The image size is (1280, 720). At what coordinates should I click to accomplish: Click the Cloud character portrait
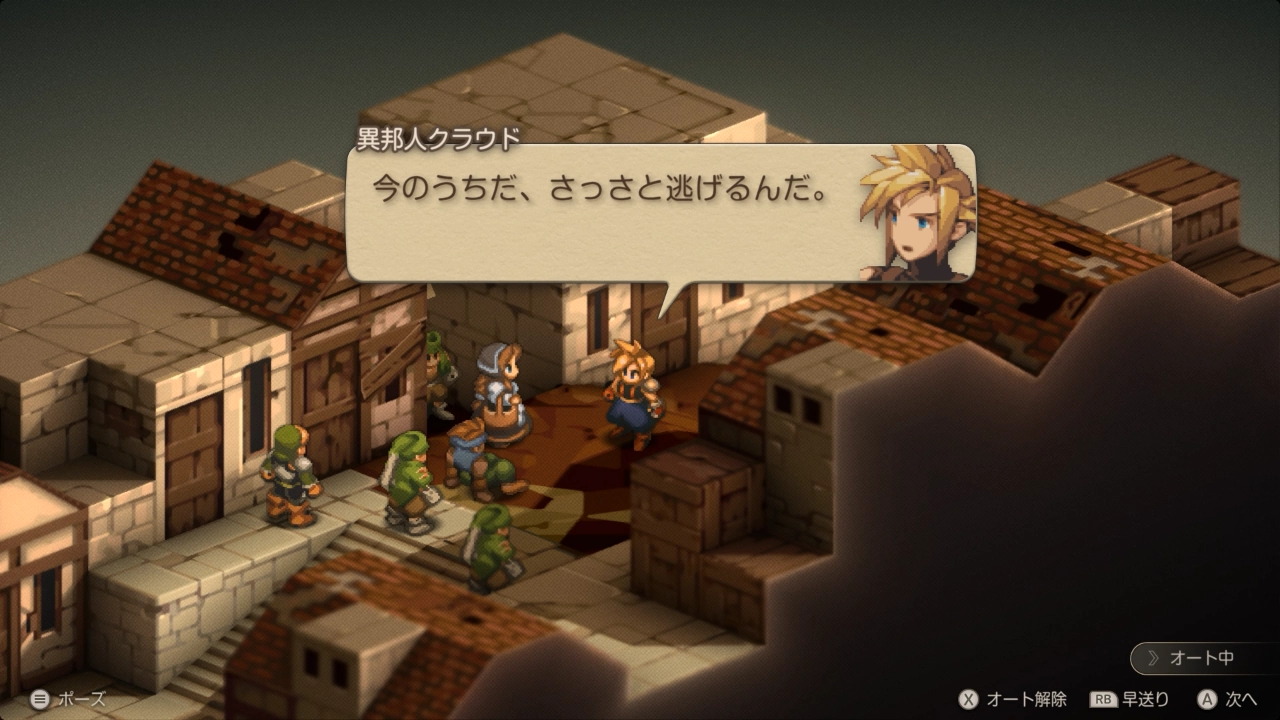pos(915,215)
